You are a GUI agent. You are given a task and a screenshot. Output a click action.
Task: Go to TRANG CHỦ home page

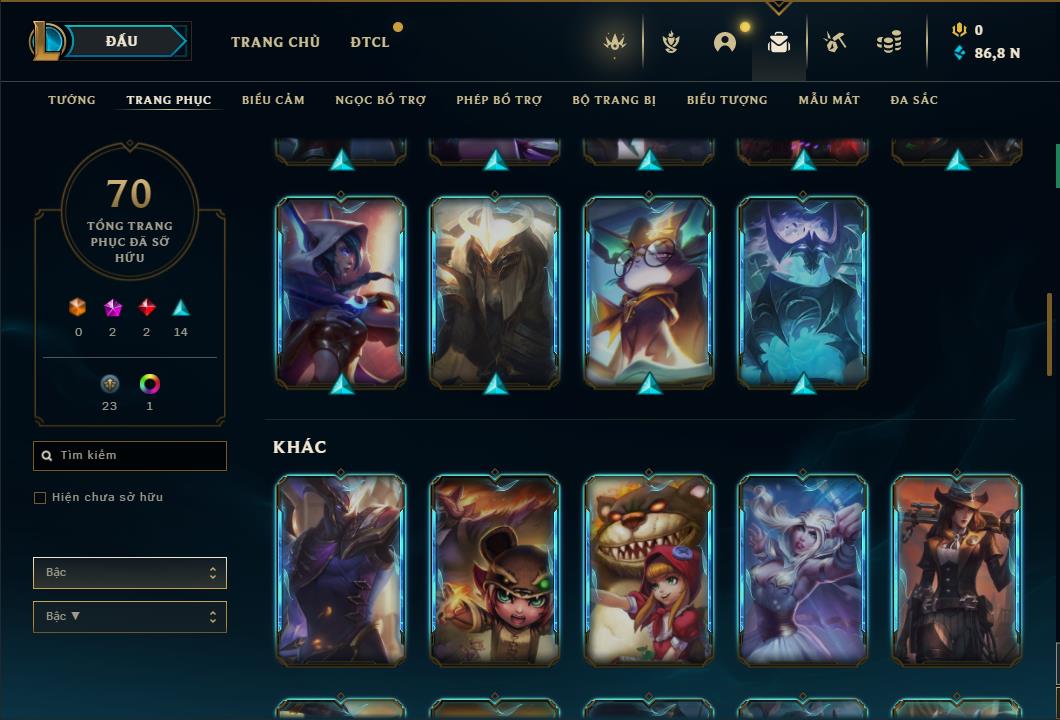(x=275, y=42)
